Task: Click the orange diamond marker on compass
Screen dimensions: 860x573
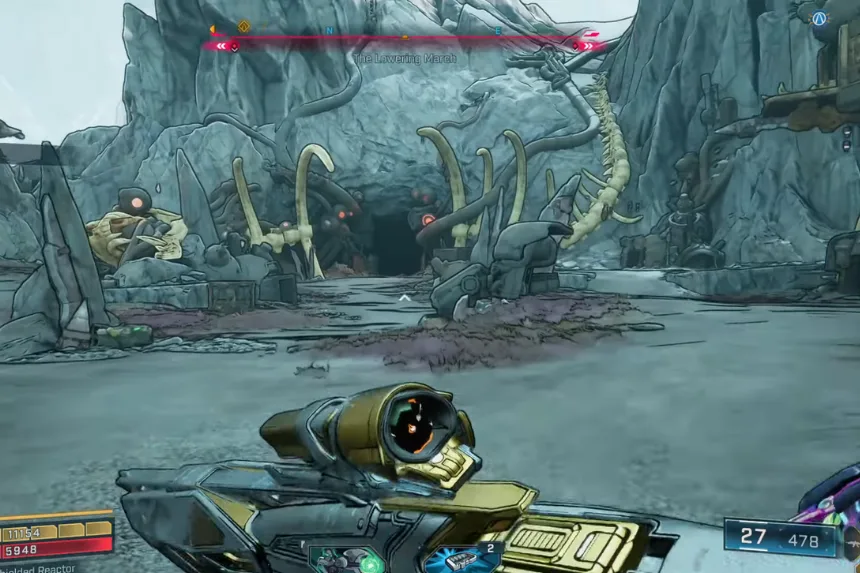Action: [244, 27]
